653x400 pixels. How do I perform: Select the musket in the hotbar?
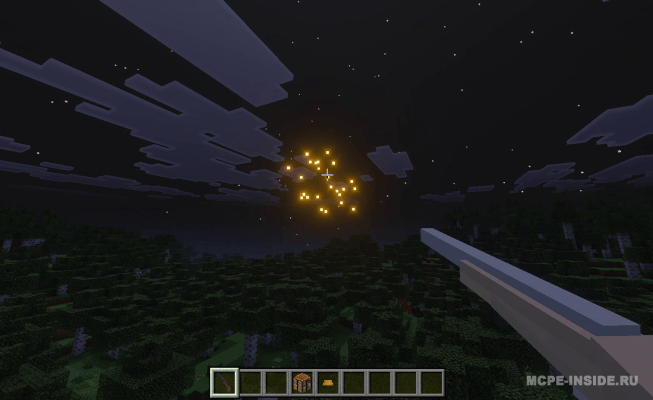point(225,382)
